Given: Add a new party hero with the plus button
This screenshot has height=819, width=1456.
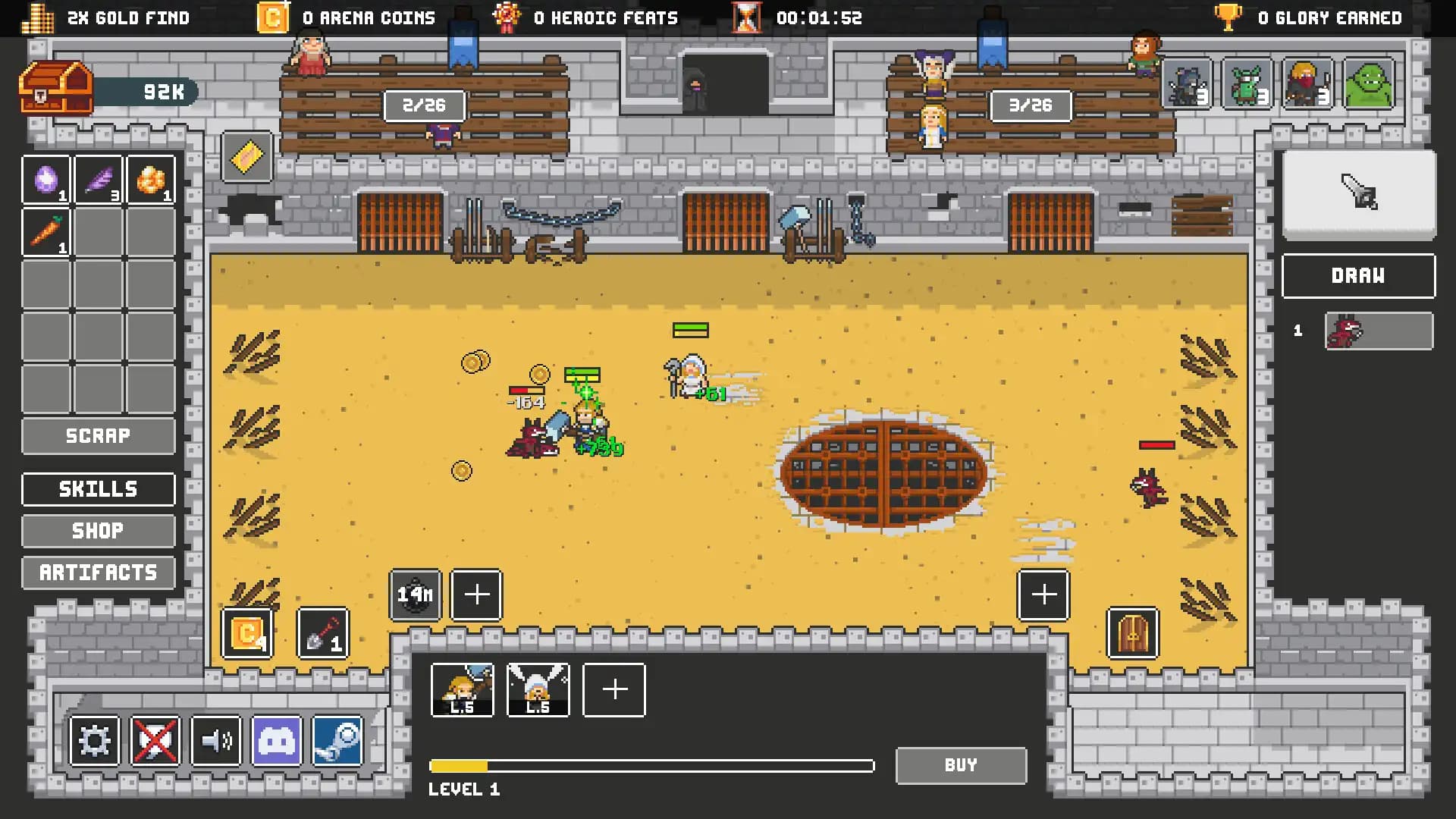Looking at the screenshot, I should tap(613, 690).
